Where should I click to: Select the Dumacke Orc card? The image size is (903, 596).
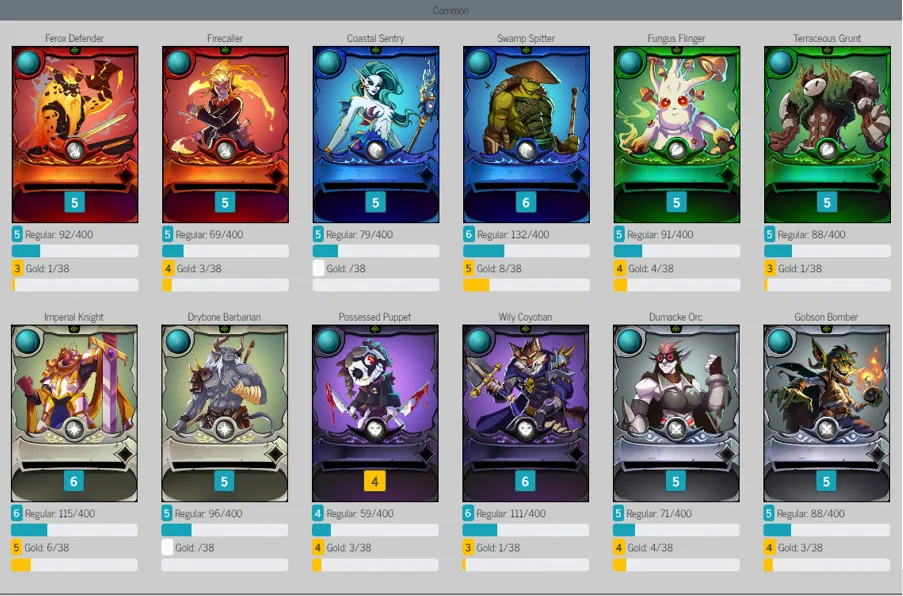click(x=676, y=412)
